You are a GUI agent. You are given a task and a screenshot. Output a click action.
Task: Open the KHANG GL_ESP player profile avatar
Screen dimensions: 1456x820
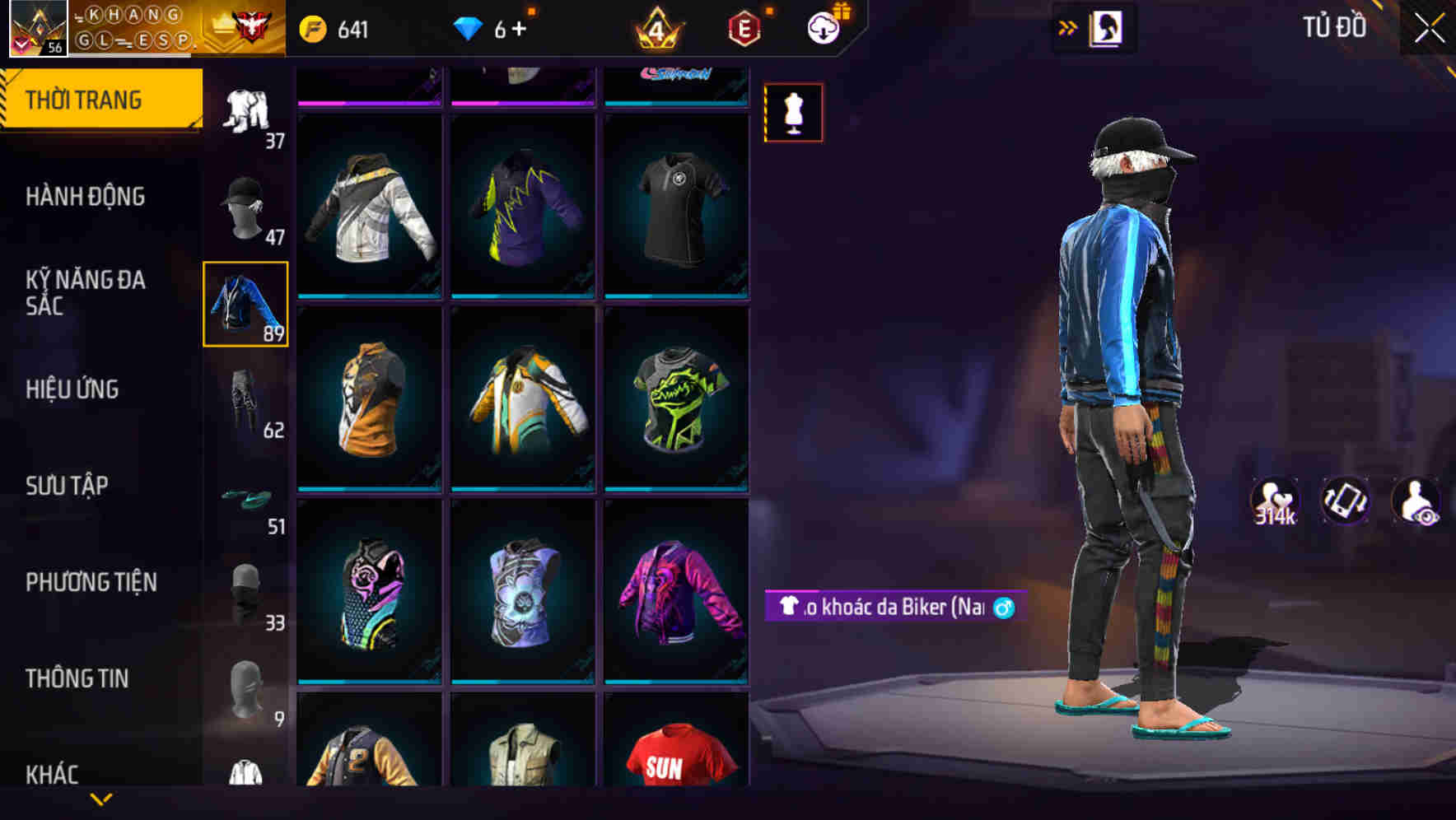pos(37,30)
